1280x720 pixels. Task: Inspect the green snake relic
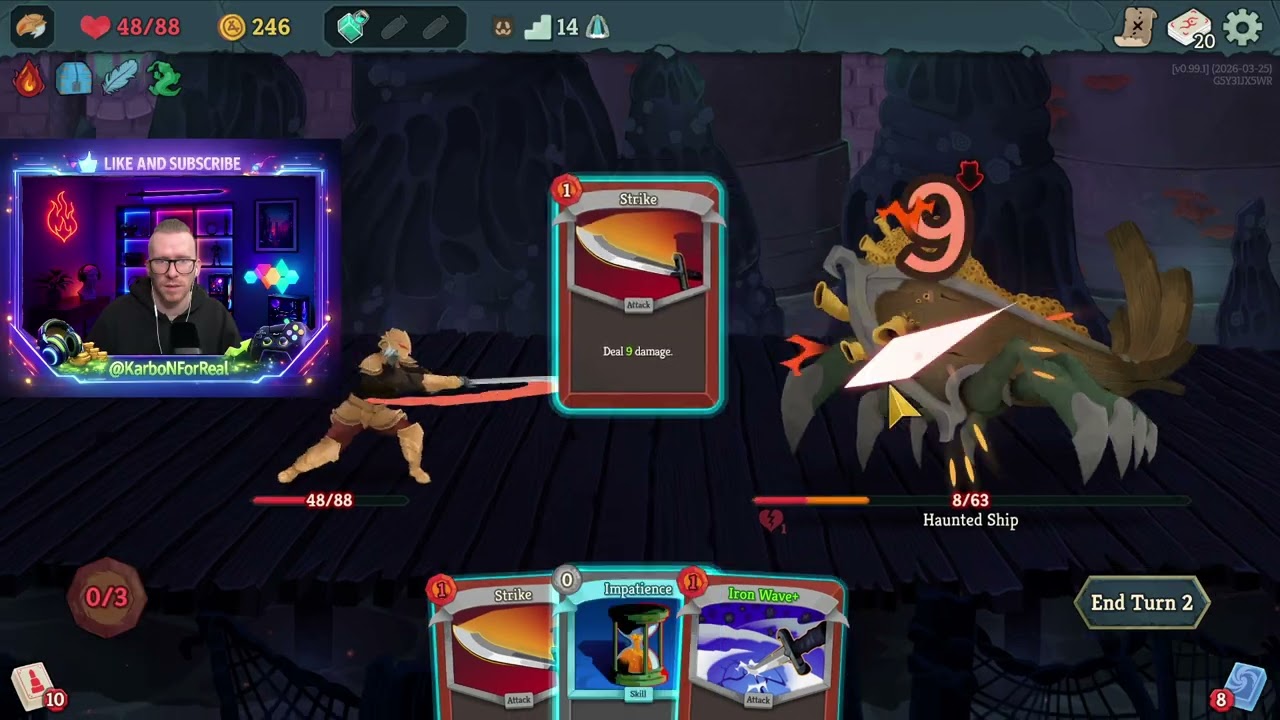tap(164, 79)
